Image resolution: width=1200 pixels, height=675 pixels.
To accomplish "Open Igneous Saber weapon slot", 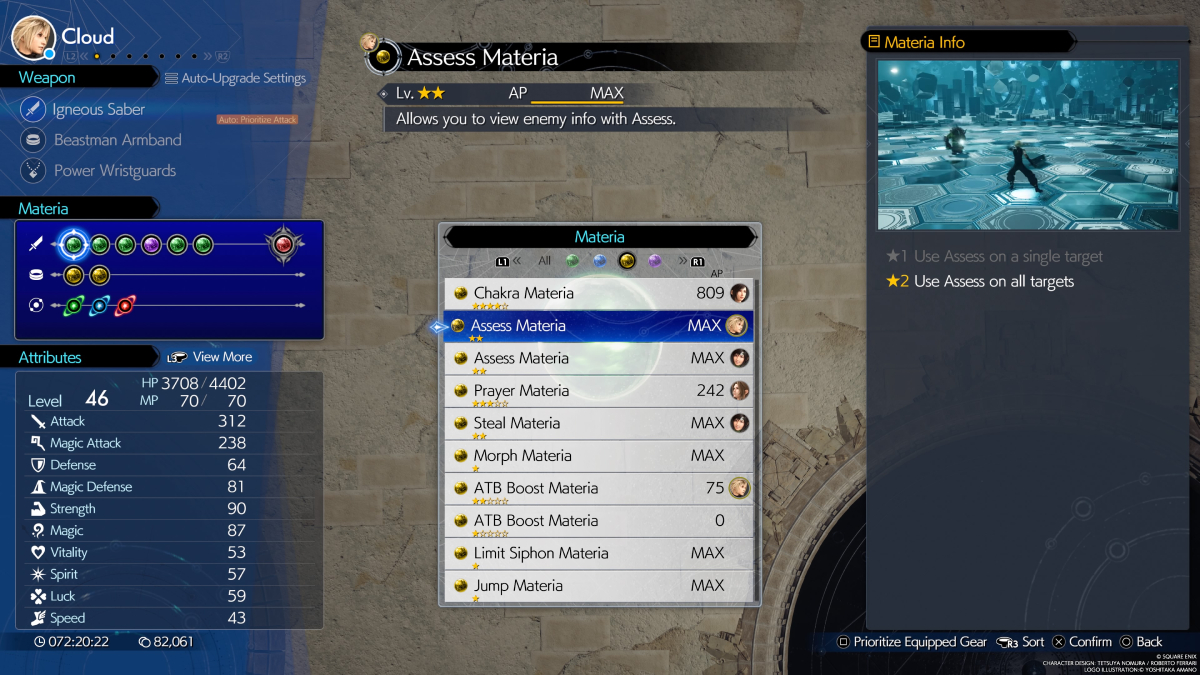I will [98, 110].
